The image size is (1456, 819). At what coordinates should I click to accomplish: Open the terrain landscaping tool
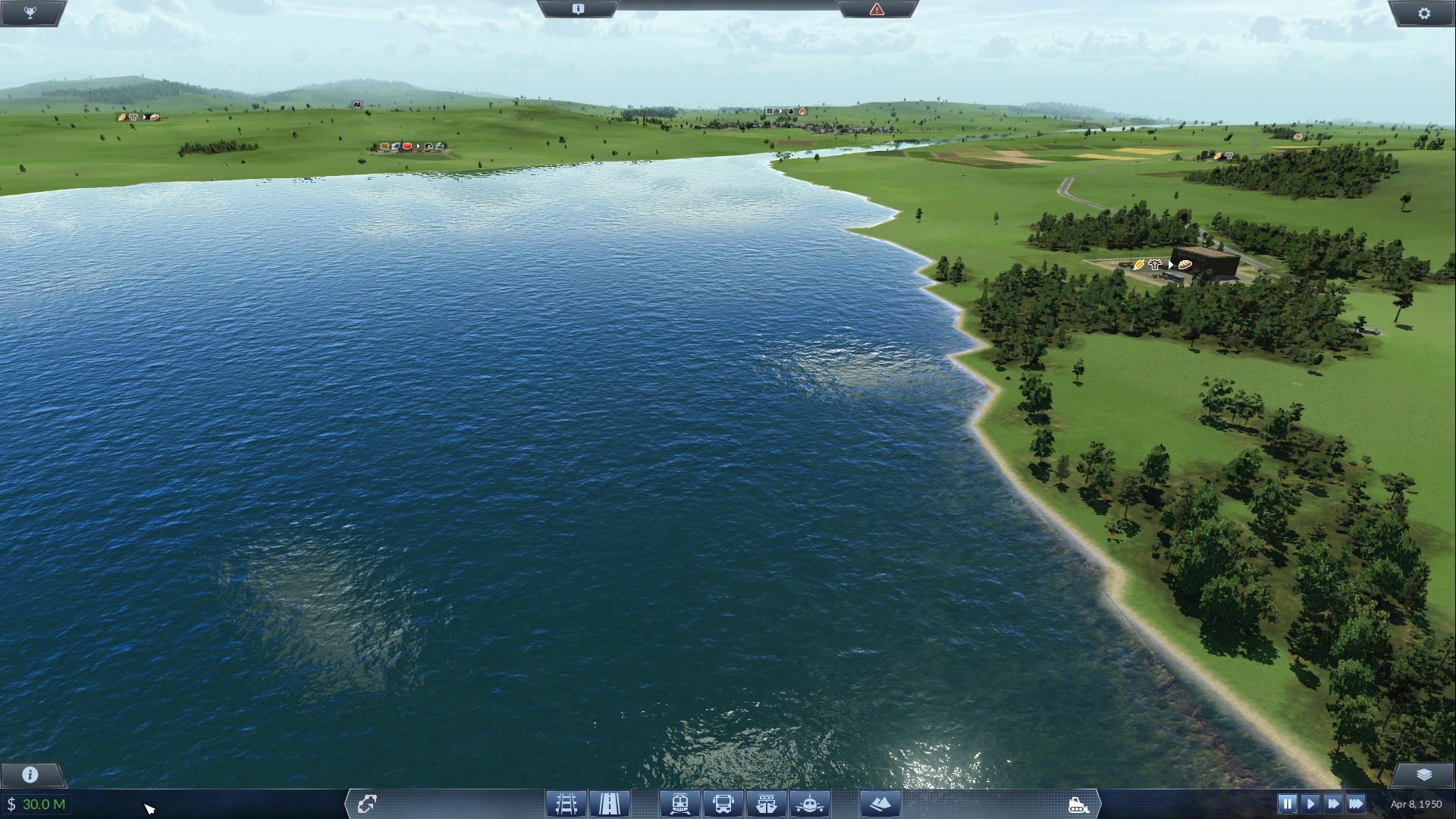[880, 803]
